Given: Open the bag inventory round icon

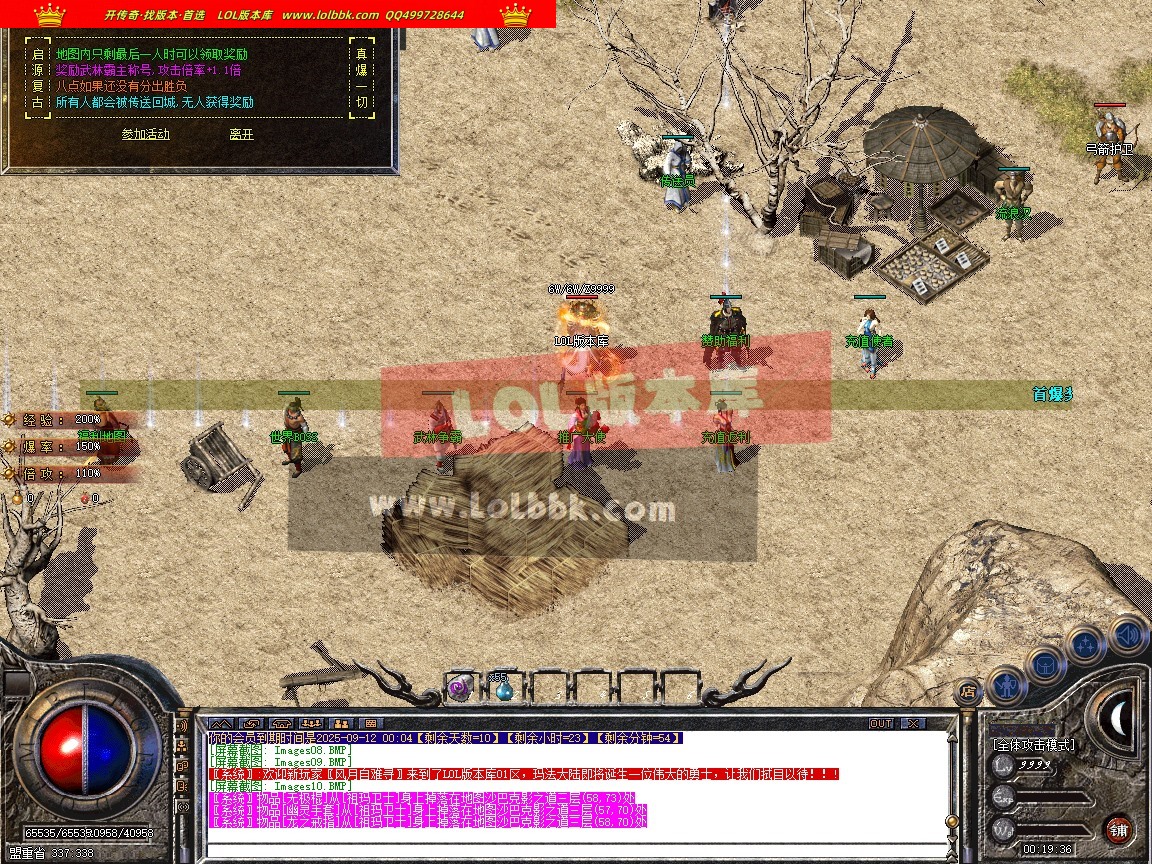Looking at the screenshot, I should click(1045, 664).
